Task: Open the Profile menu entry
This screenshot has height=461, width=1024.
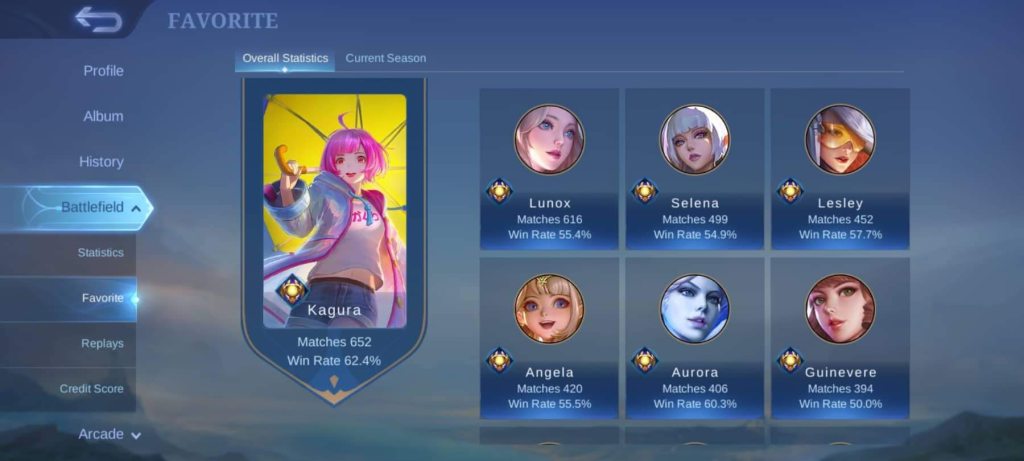Action: (x=103, y=71)
